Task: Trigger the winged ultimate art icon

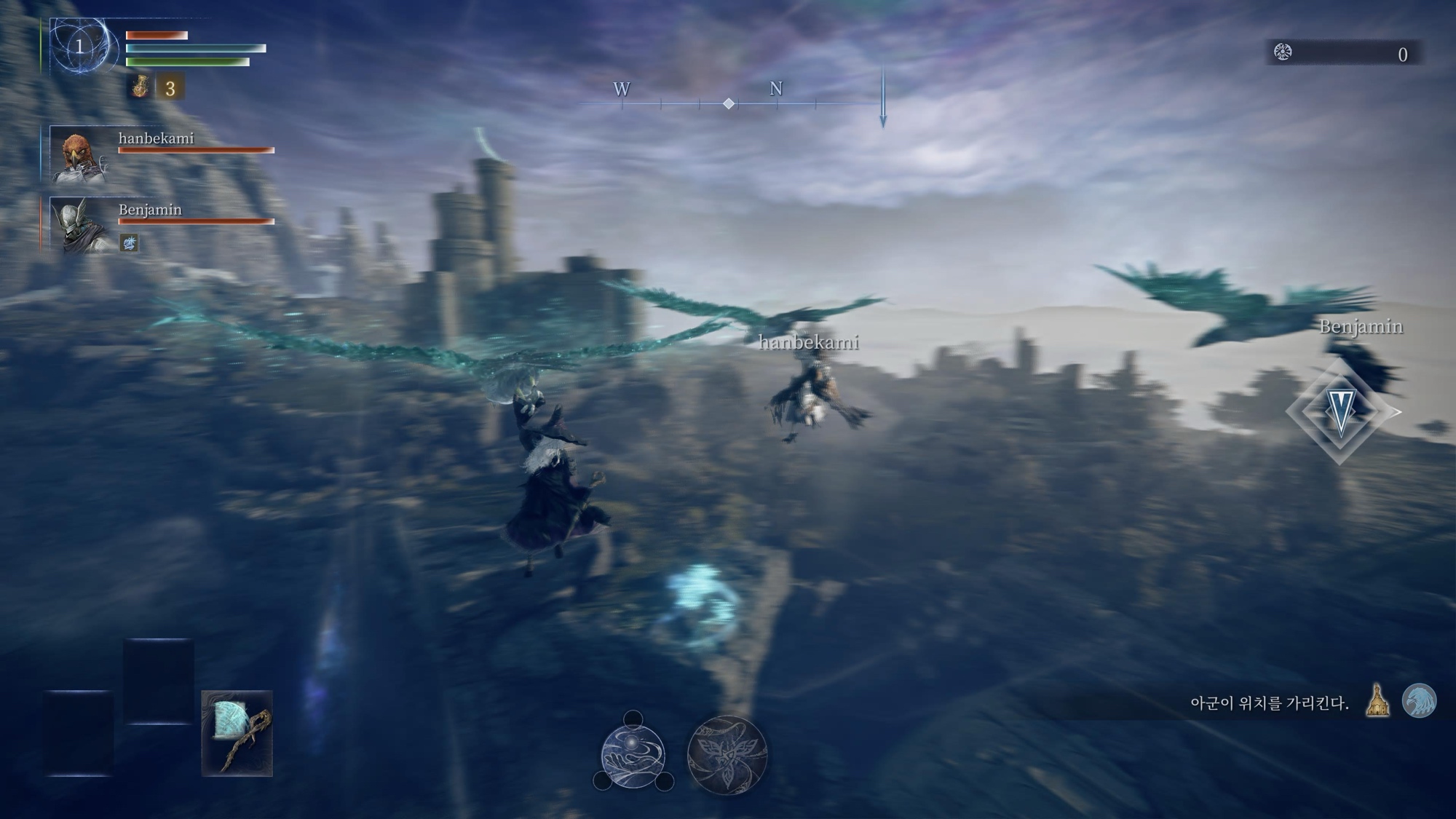Action: [727, 755]
